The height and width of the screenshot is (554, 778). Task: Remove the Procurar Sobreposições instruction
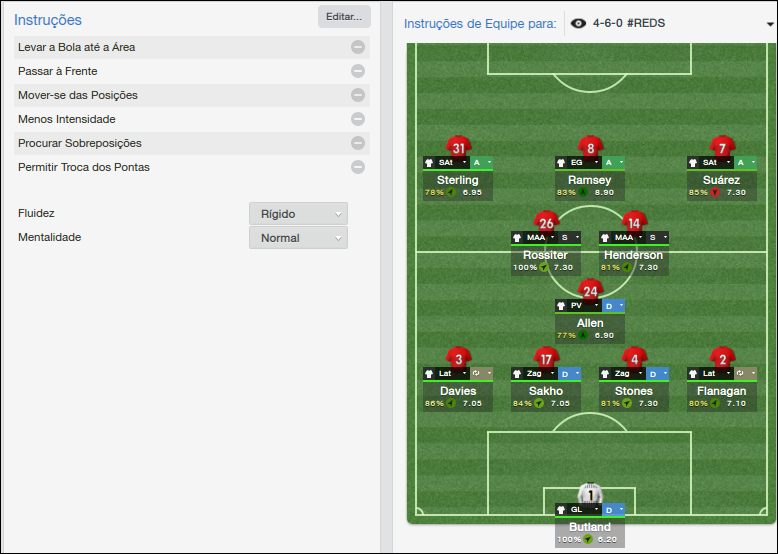(x=357, y=143)
